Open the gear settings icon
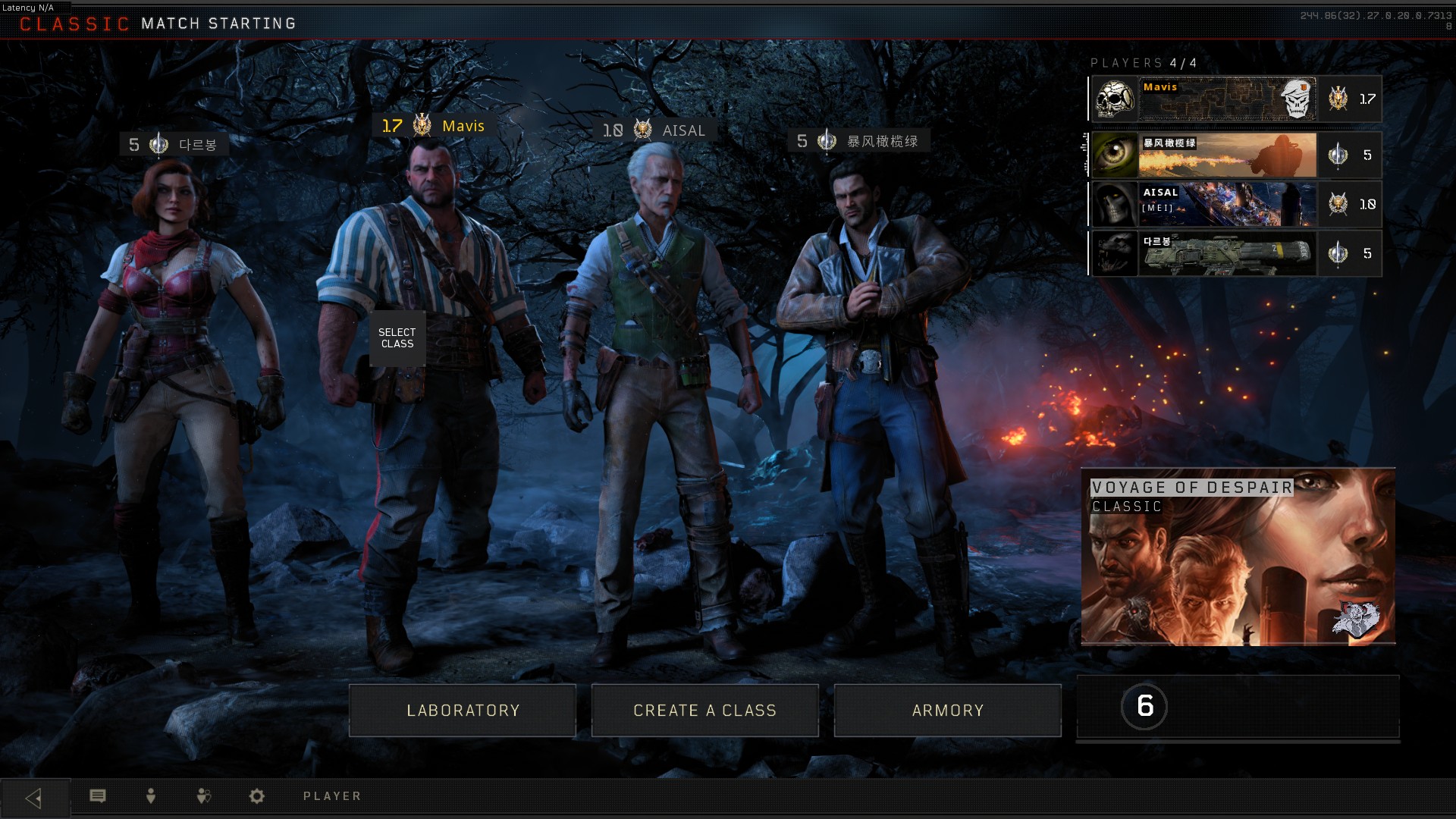Screen dimensions: 1456x819 [257, 796]
